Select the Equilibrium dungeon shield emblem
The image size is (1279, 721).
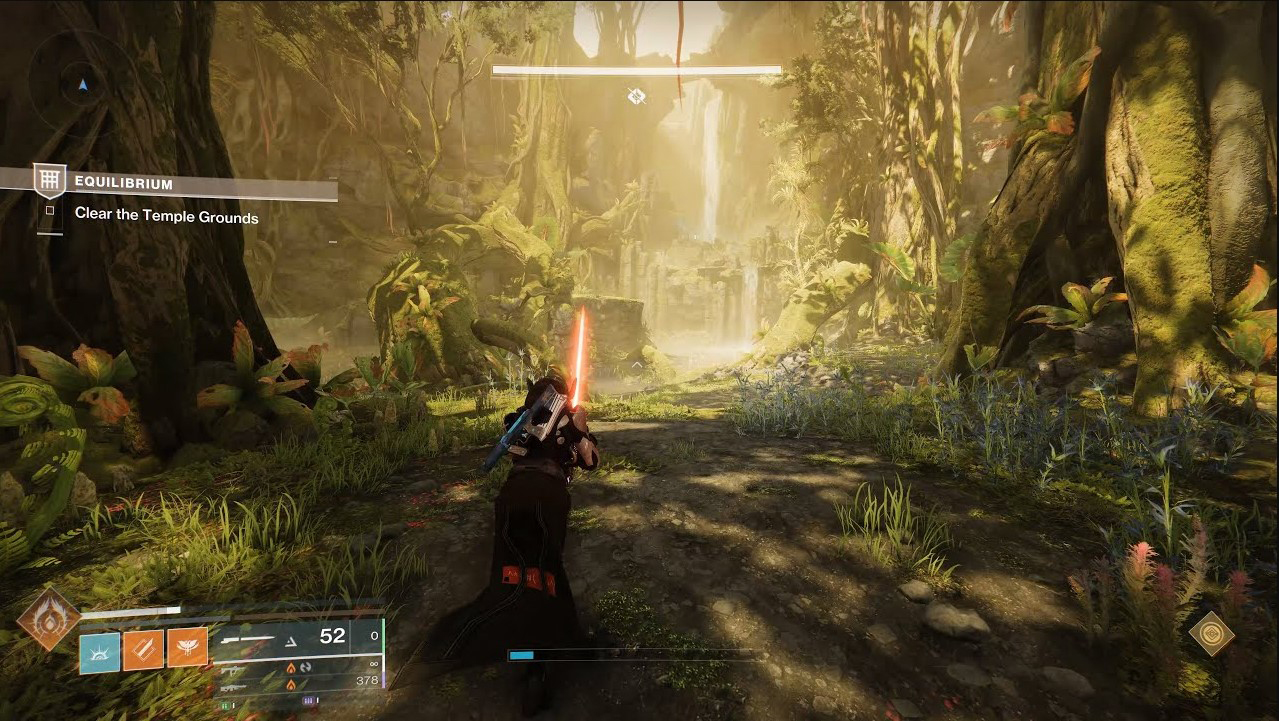click(49, 181)
